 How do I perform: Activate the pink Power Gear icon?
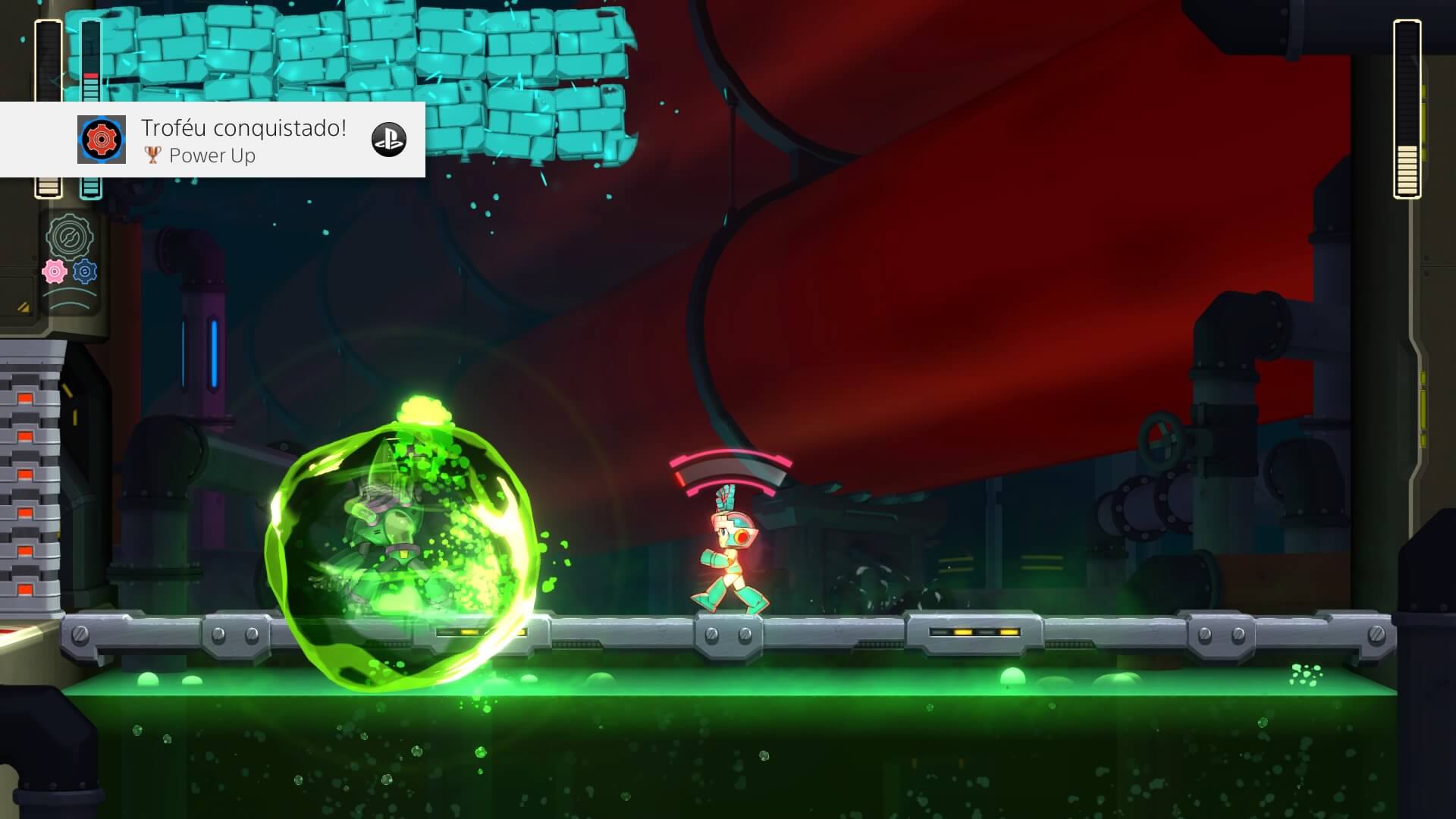click(x=55, y=271)
